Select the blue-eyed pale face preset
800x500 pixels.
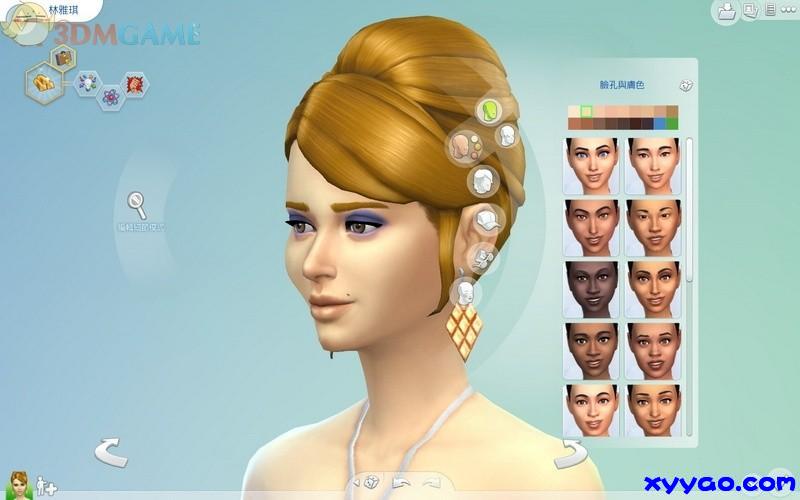pyautogui.click(x=589, y=165)
